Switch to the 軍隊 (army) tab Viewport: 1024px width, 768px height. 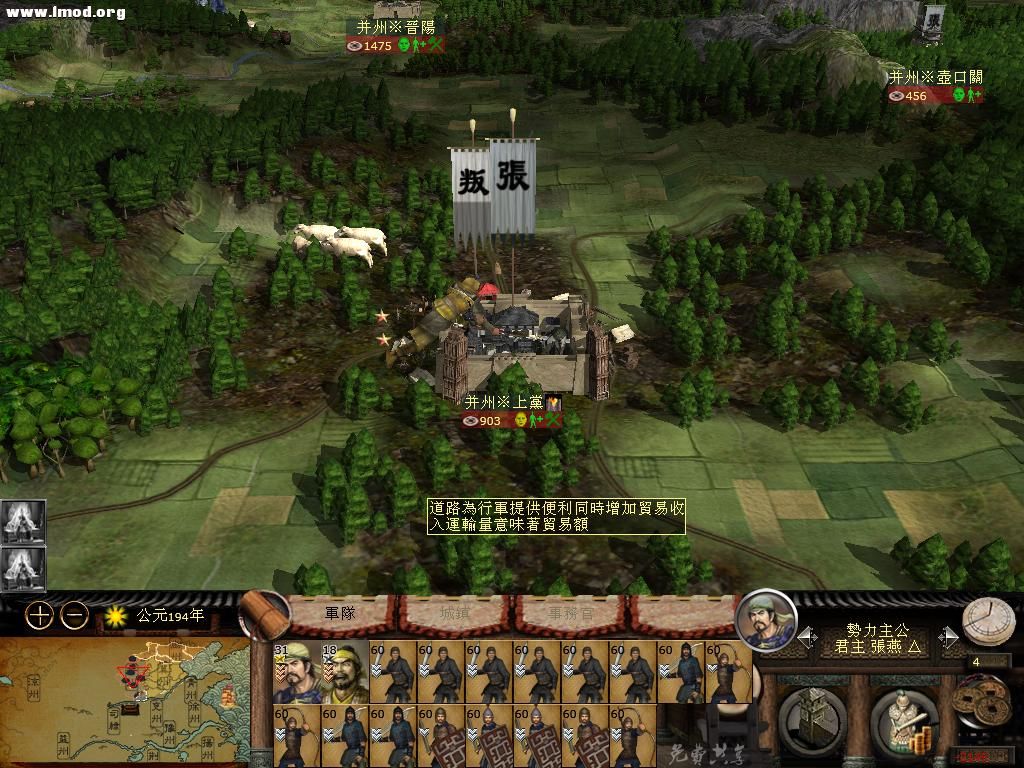pyautogui.click(x=341, y=612)
